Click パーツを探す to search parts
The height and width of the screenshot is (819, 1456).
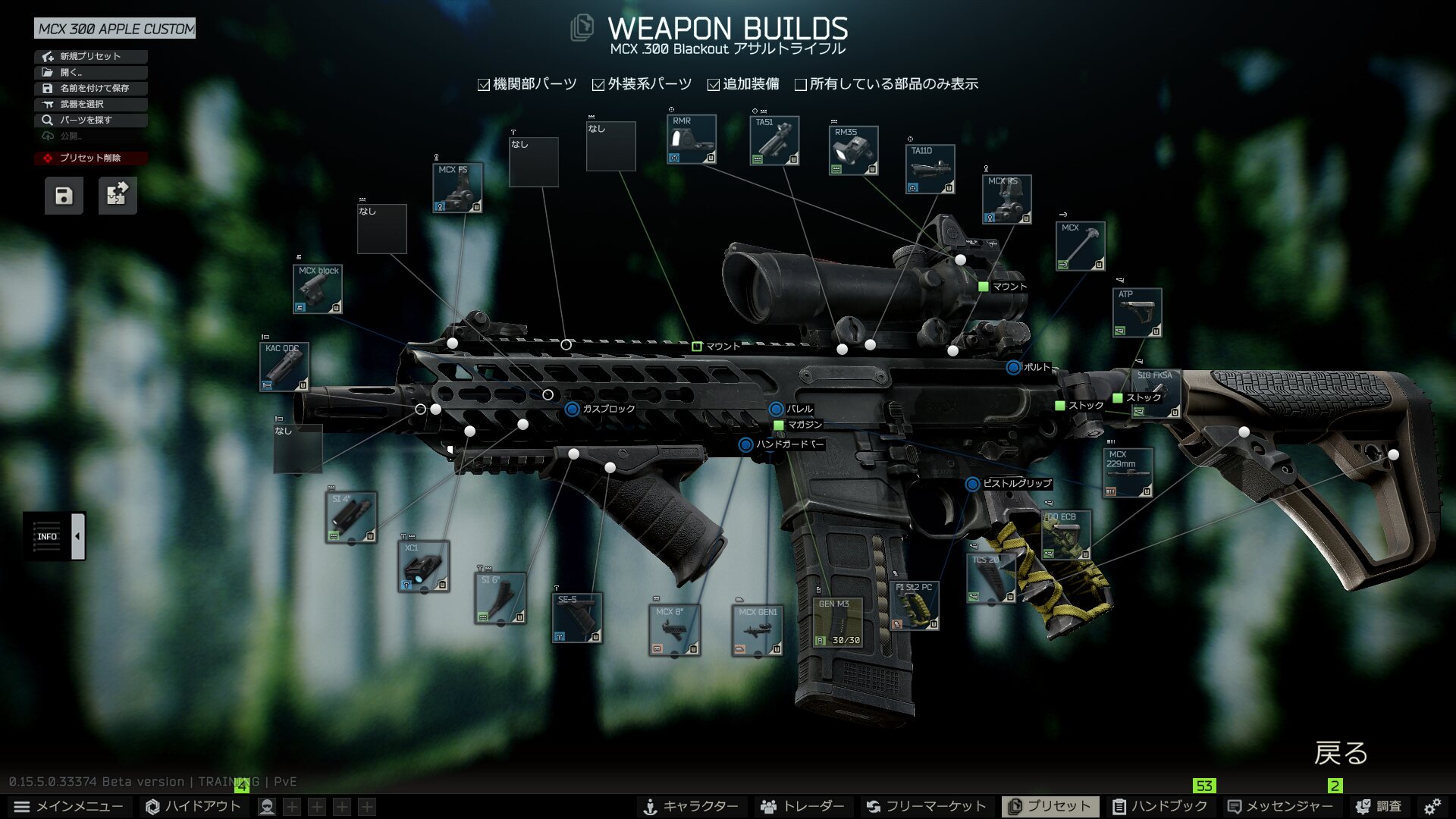[90, 120]
